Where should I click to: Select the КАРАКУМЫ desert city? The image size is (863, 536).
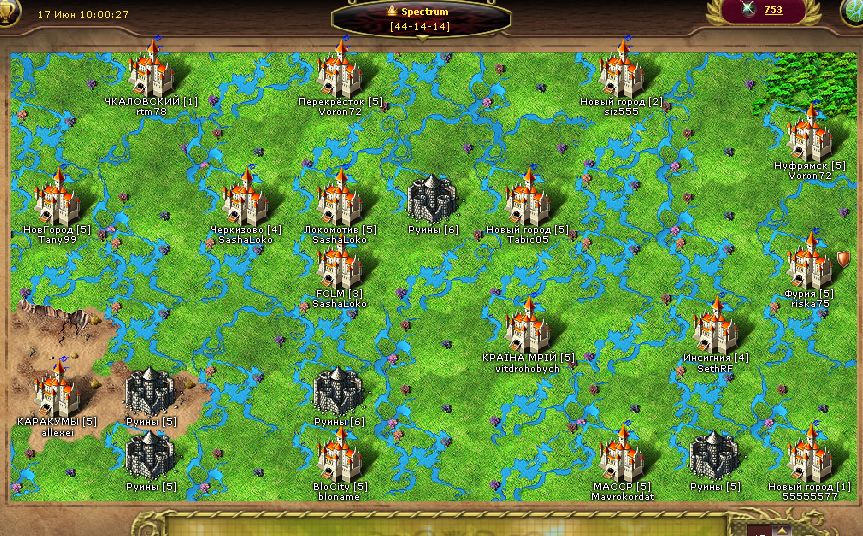pyautogui.click(x=57, y=391)
